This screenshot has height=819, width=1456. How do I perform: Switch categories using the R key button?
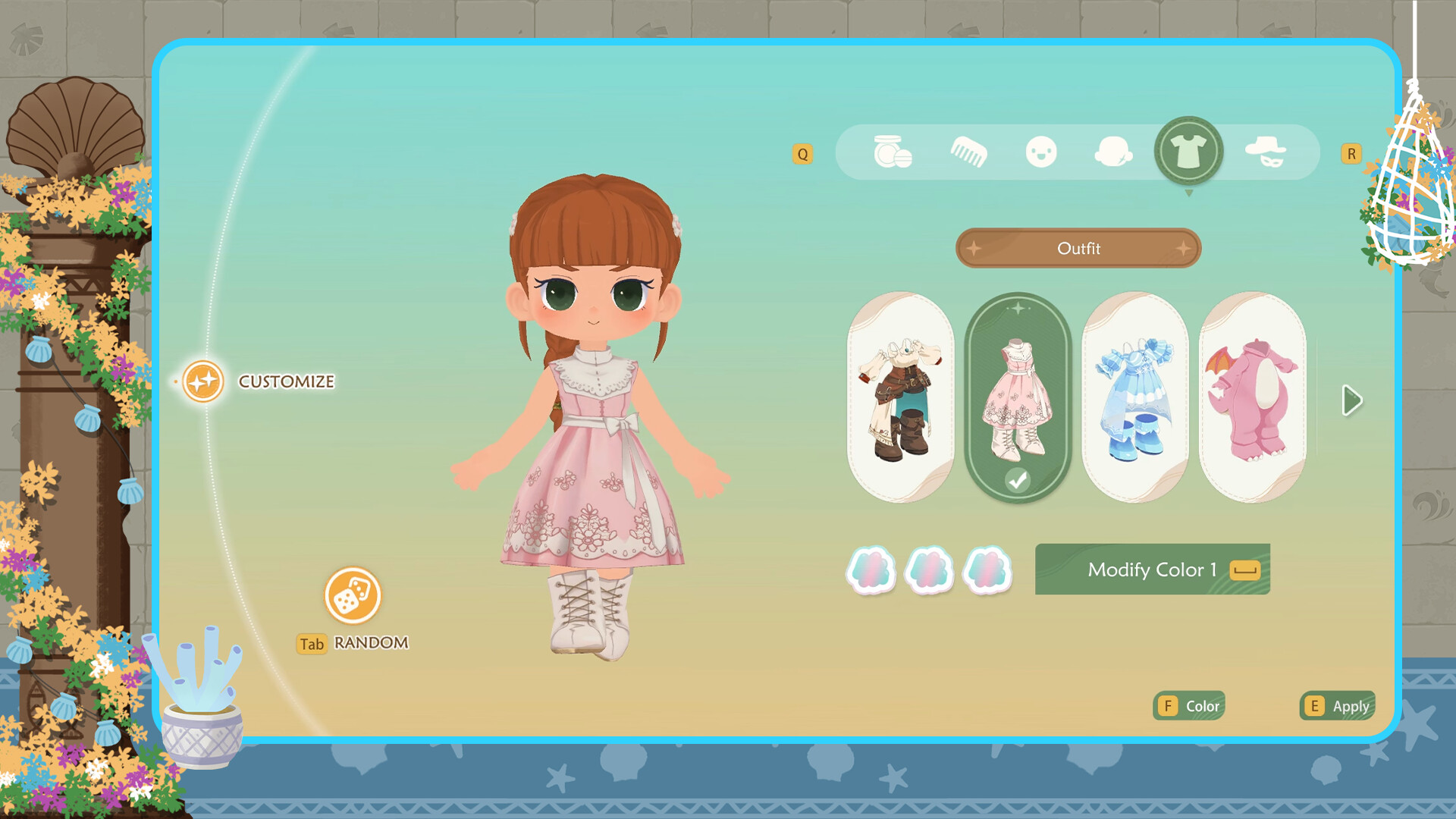coord(1351,154)
